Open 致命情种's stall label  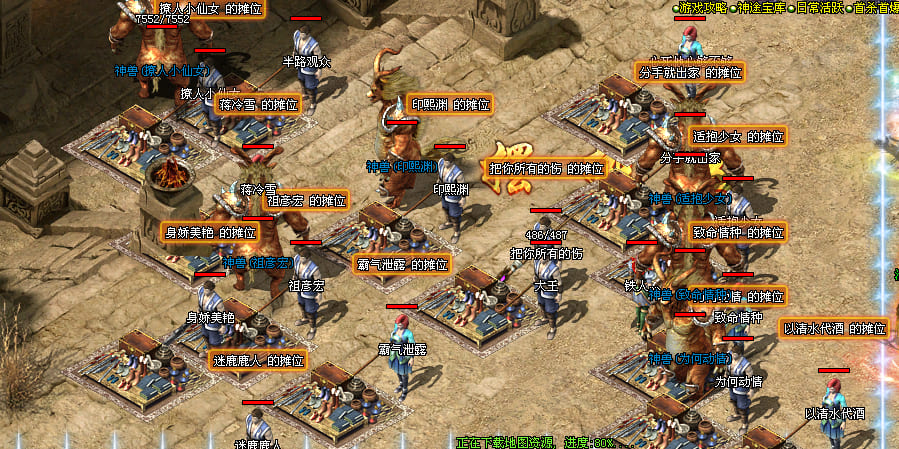738,232
